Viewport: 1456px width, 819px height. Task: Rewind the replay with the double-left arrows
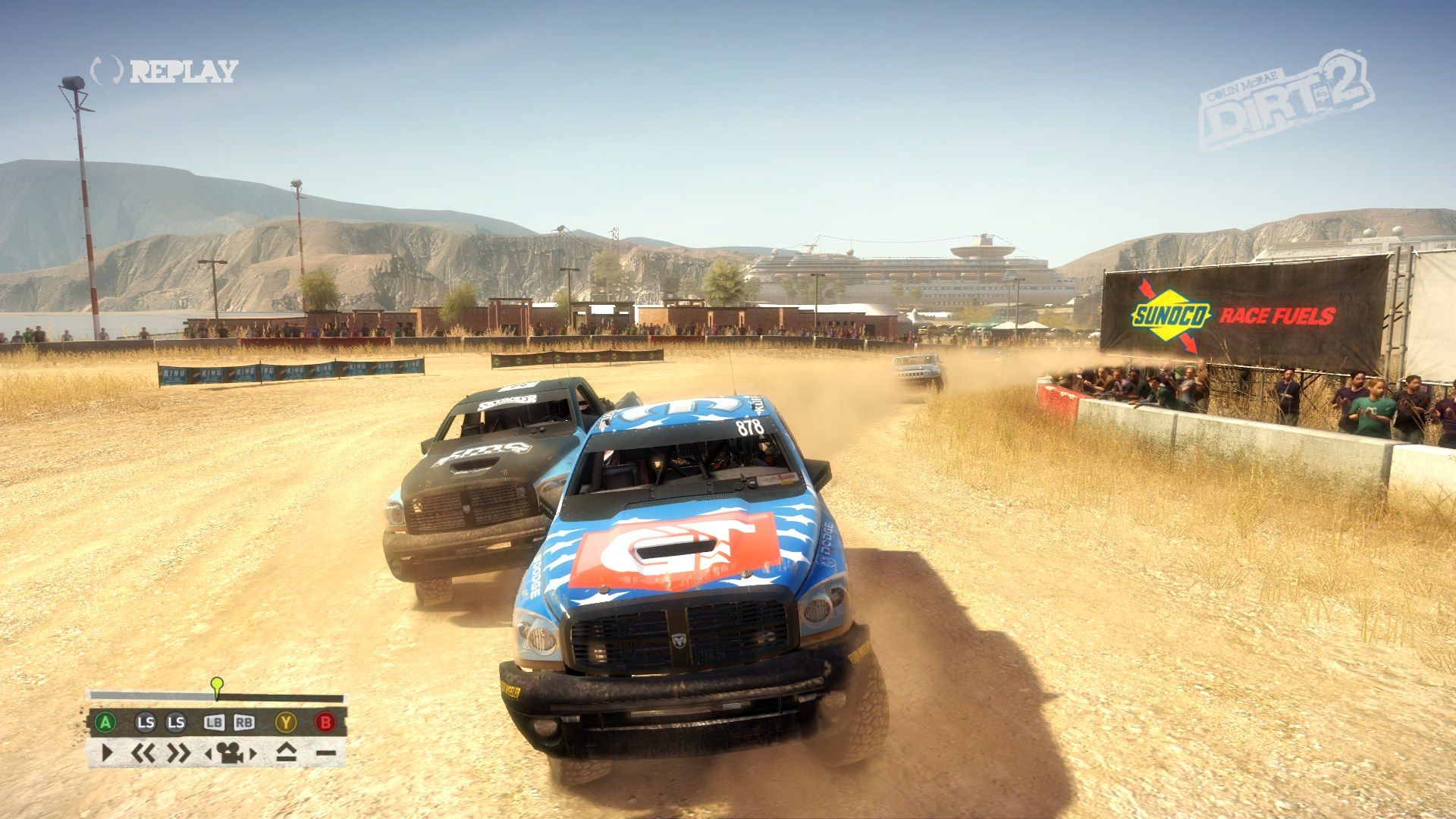pos(143,753)
